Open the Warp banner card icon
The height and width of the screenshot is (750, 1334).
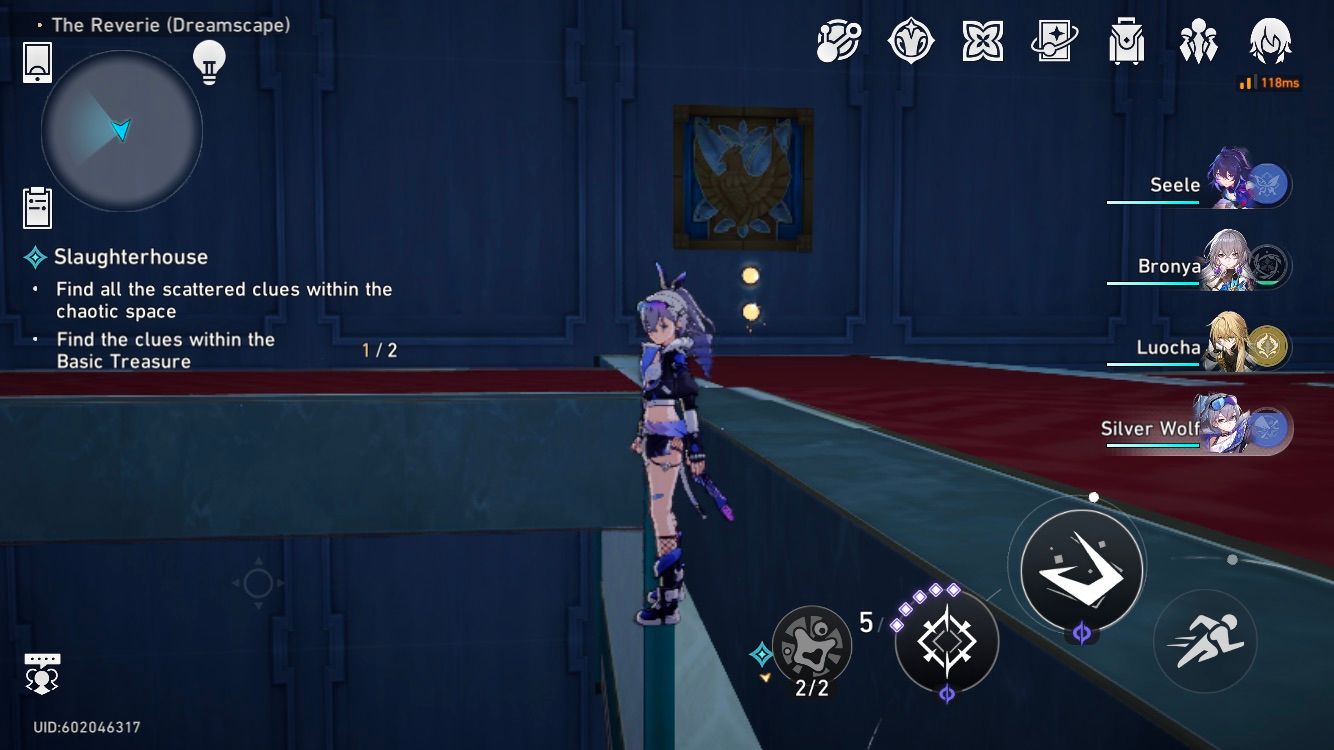tap(1055, 42)
